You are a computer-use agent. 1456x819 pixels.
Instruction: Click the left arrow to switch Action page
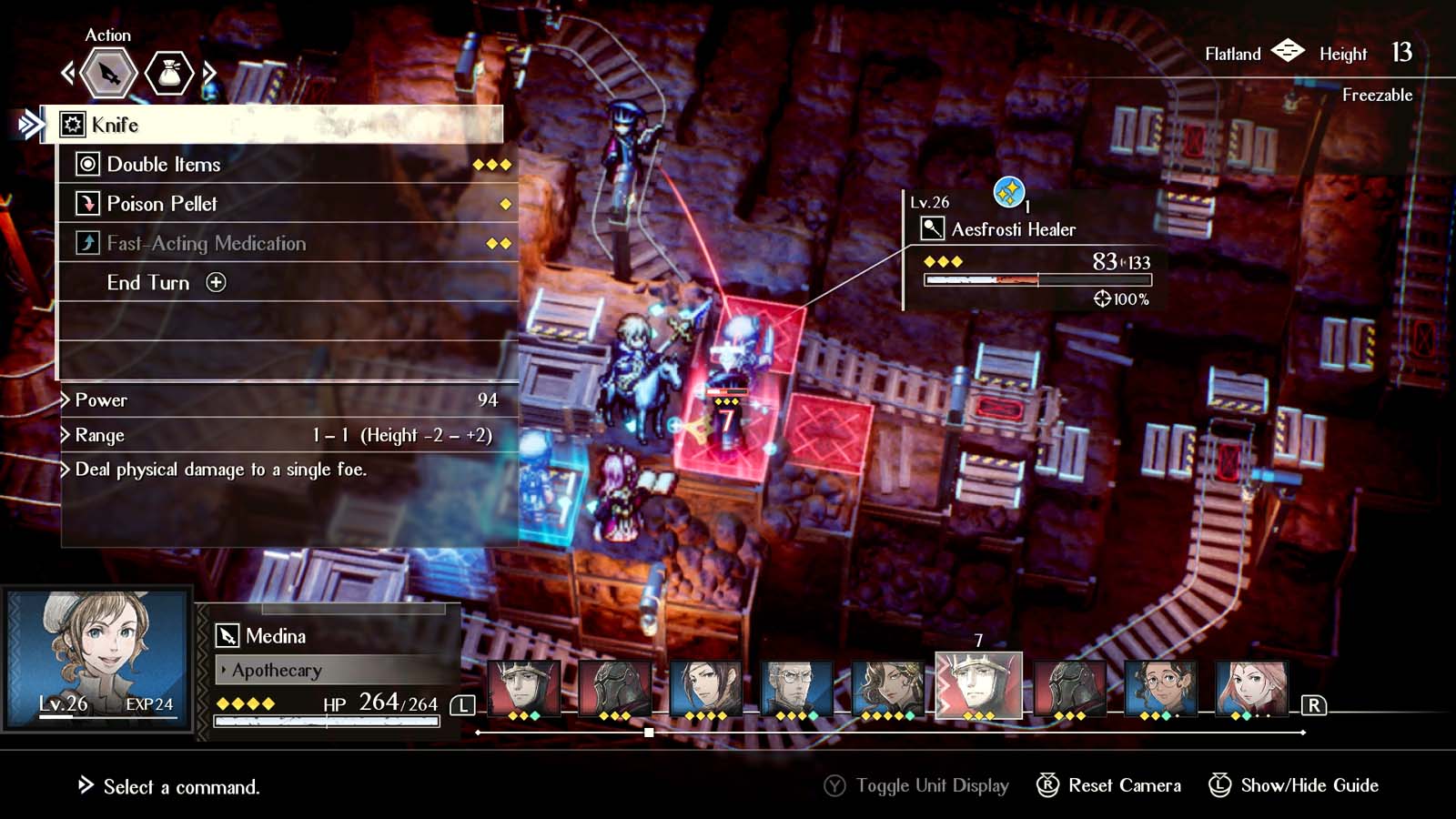(69, 74)
